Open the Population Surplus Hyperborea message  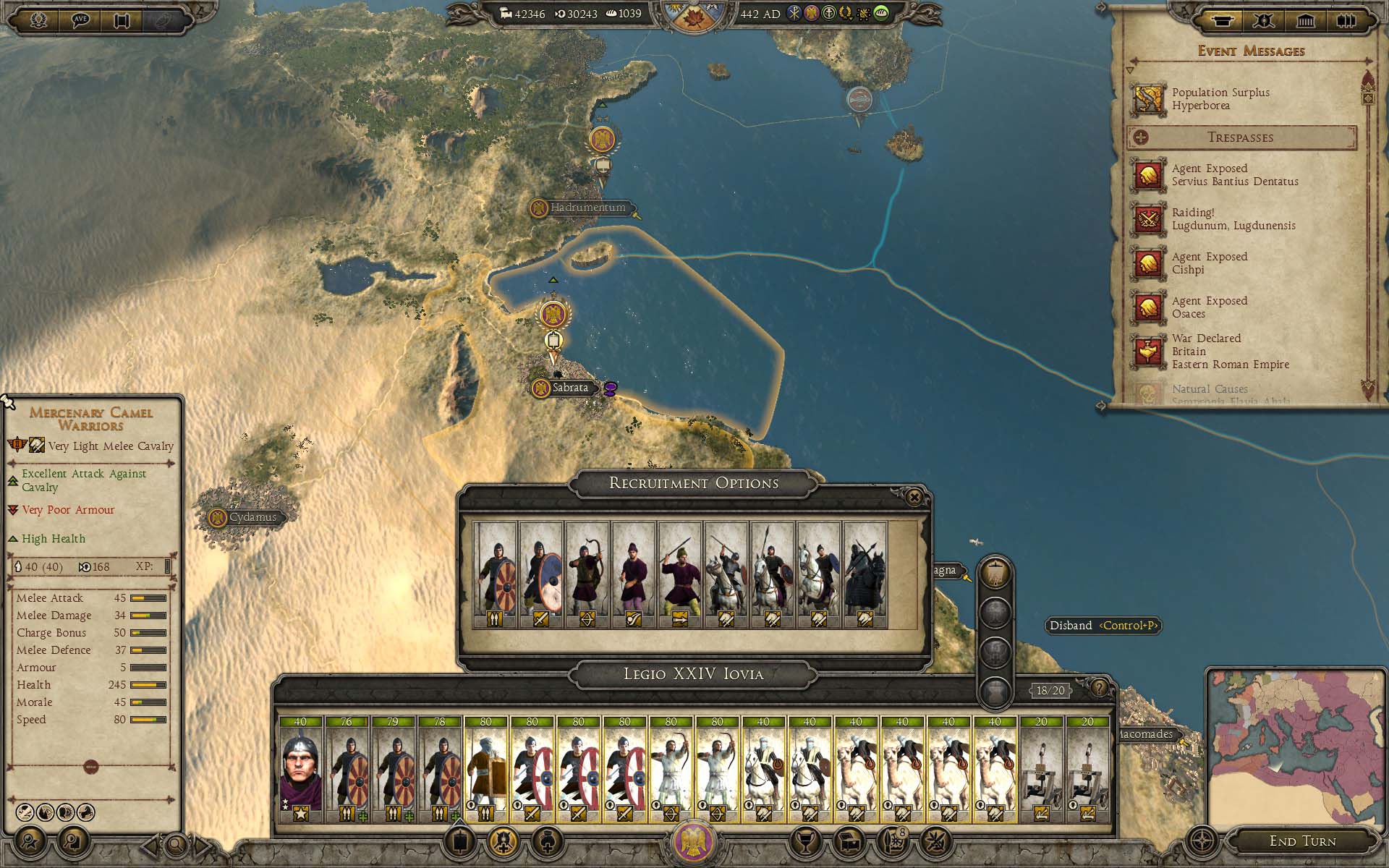coord(1220,99)
